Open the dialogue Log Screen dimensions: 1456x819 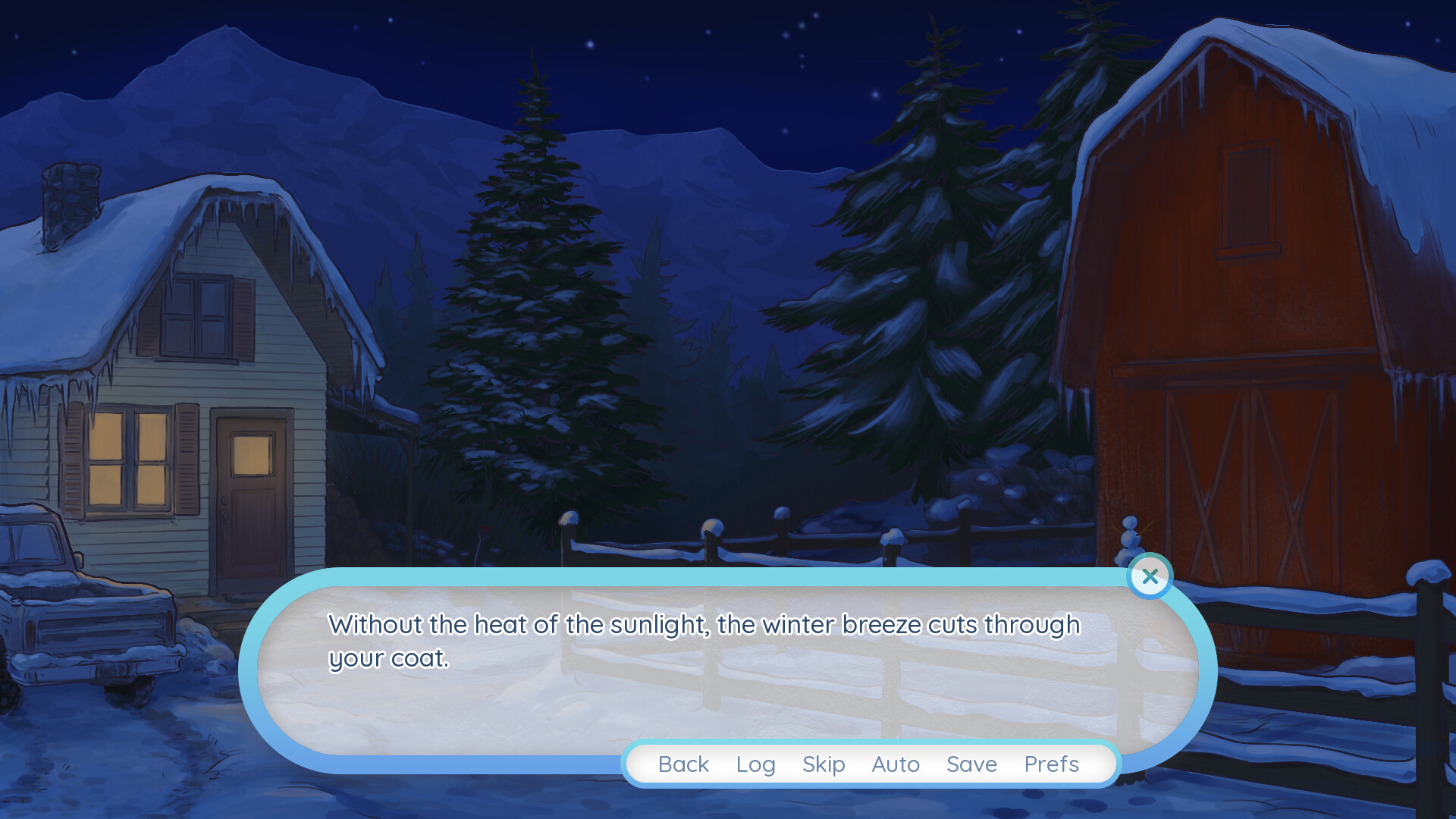pyautogui.click(x=755, y=764)
